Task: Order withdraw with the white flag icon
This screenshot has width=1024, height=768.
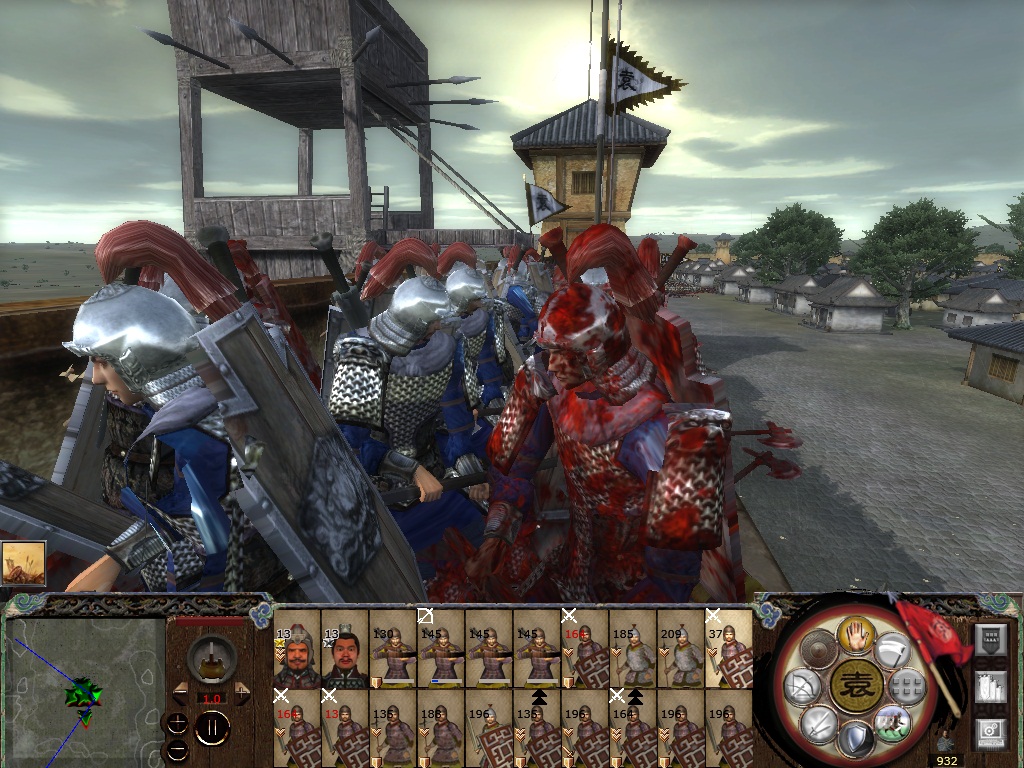Action: point(892,652)
